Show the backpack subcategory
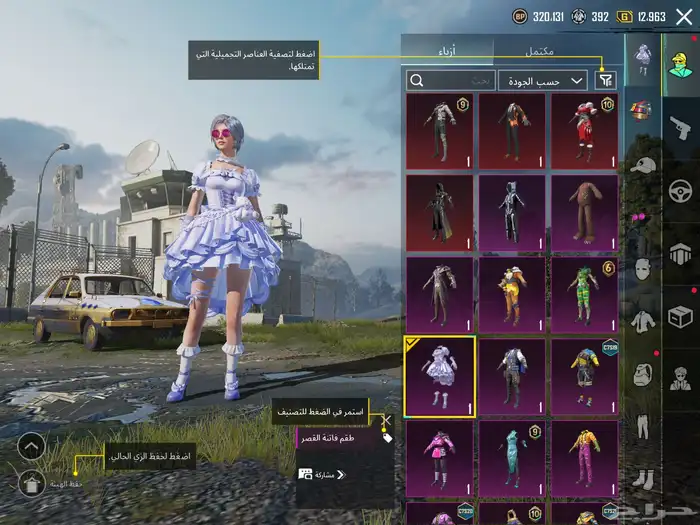Image resolution: width=700 pixels, height=525 pixels. [x=643, y=375]
